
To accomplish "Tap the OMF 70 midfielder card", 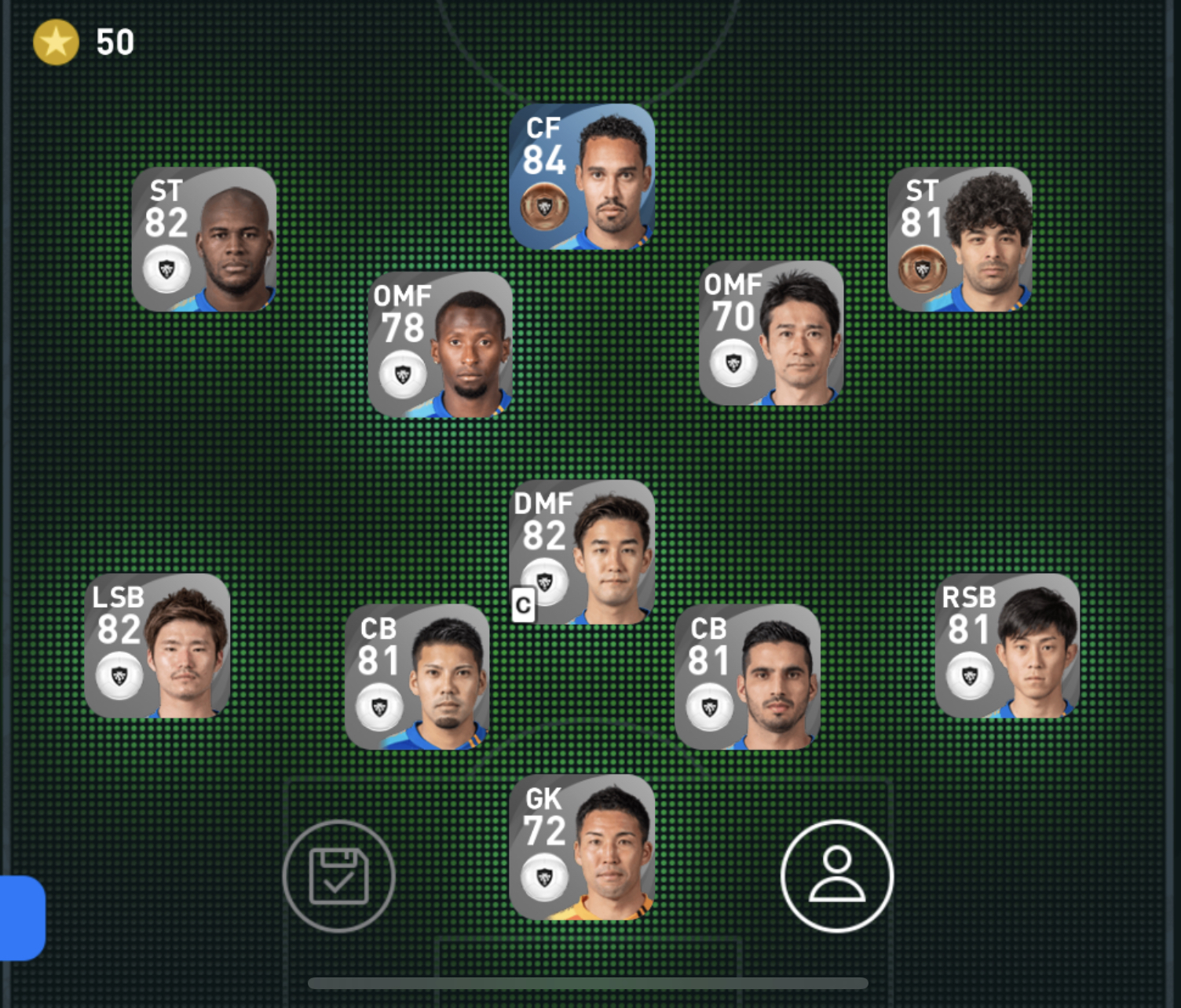I will point(771,334).
